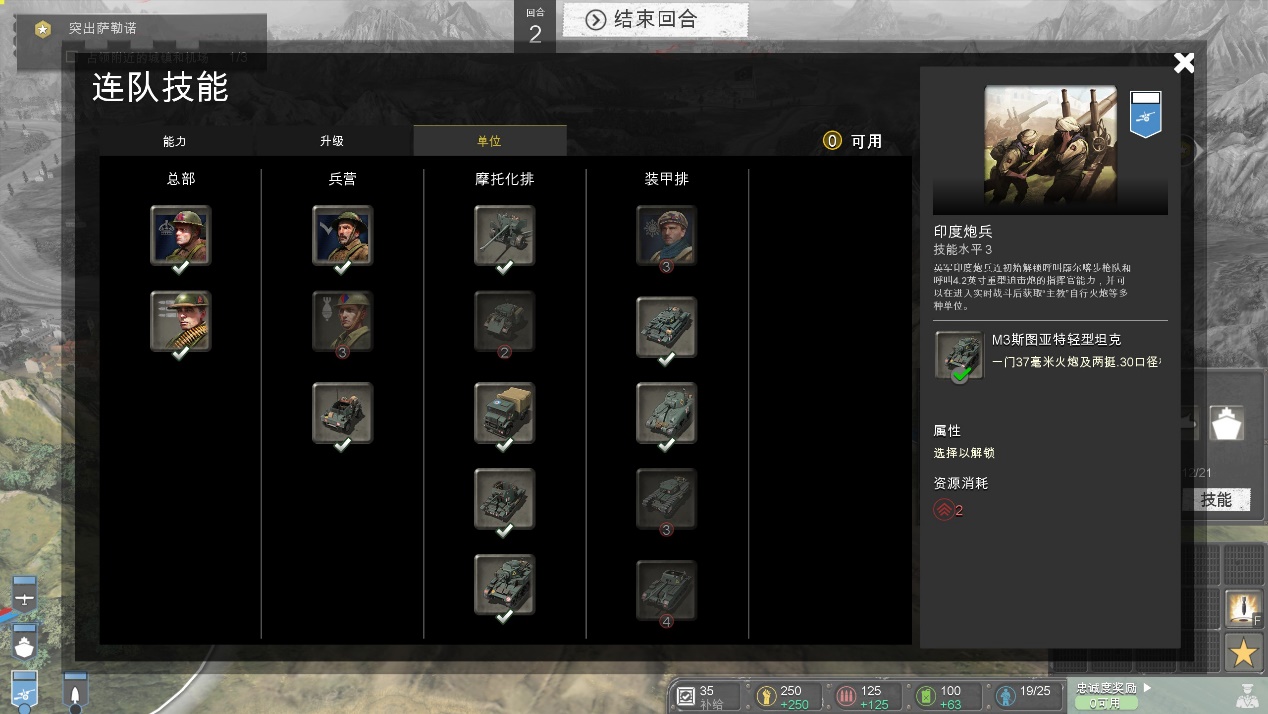This screenshot has height=714, width=1268.
Task: Choose the helmeted soldier with ammo belt
Action: (180, 321)
